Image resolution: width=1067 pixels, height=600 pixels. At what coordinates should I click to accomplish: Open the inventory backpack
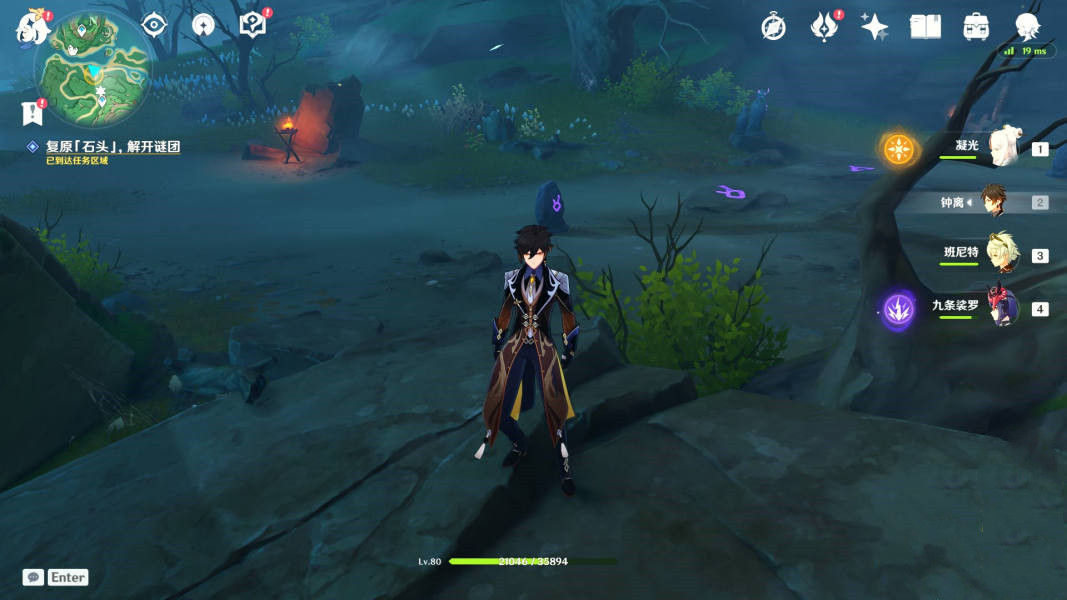tap(976, 27)
